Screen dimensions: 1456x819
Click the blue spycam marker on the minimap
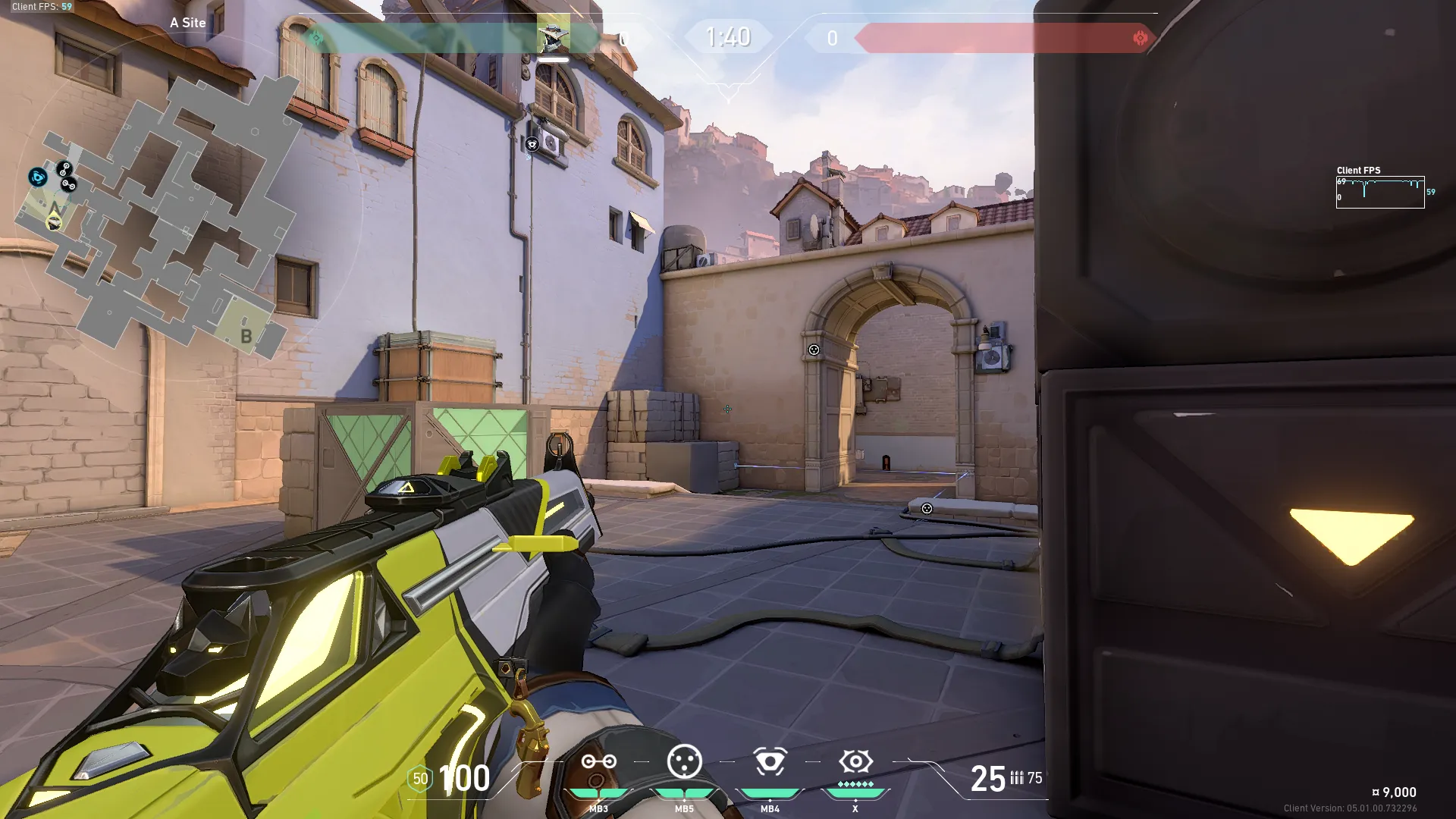37,177
